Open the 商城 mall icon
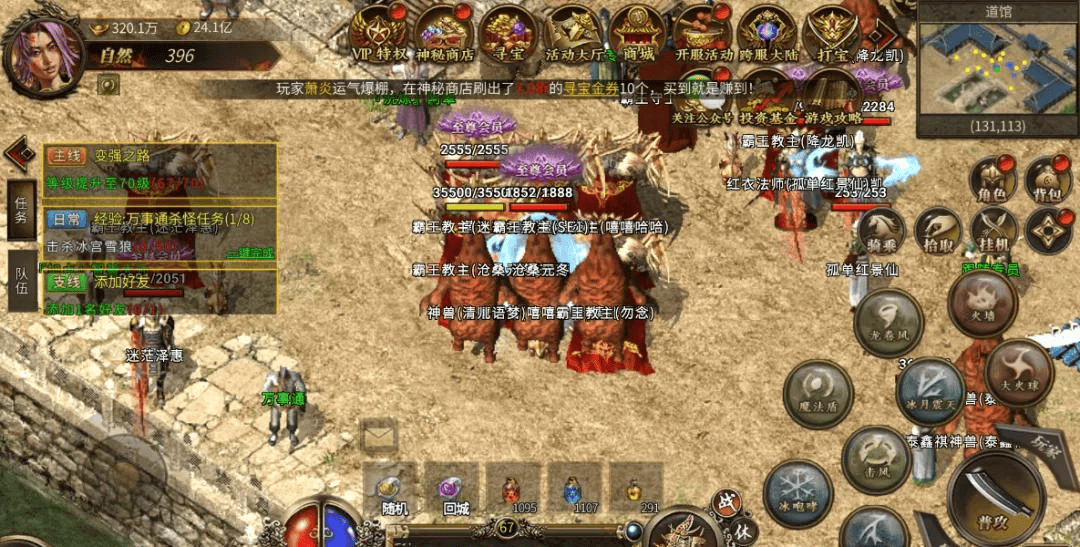Screen dimensions: 1080x547 pos(637,33)
